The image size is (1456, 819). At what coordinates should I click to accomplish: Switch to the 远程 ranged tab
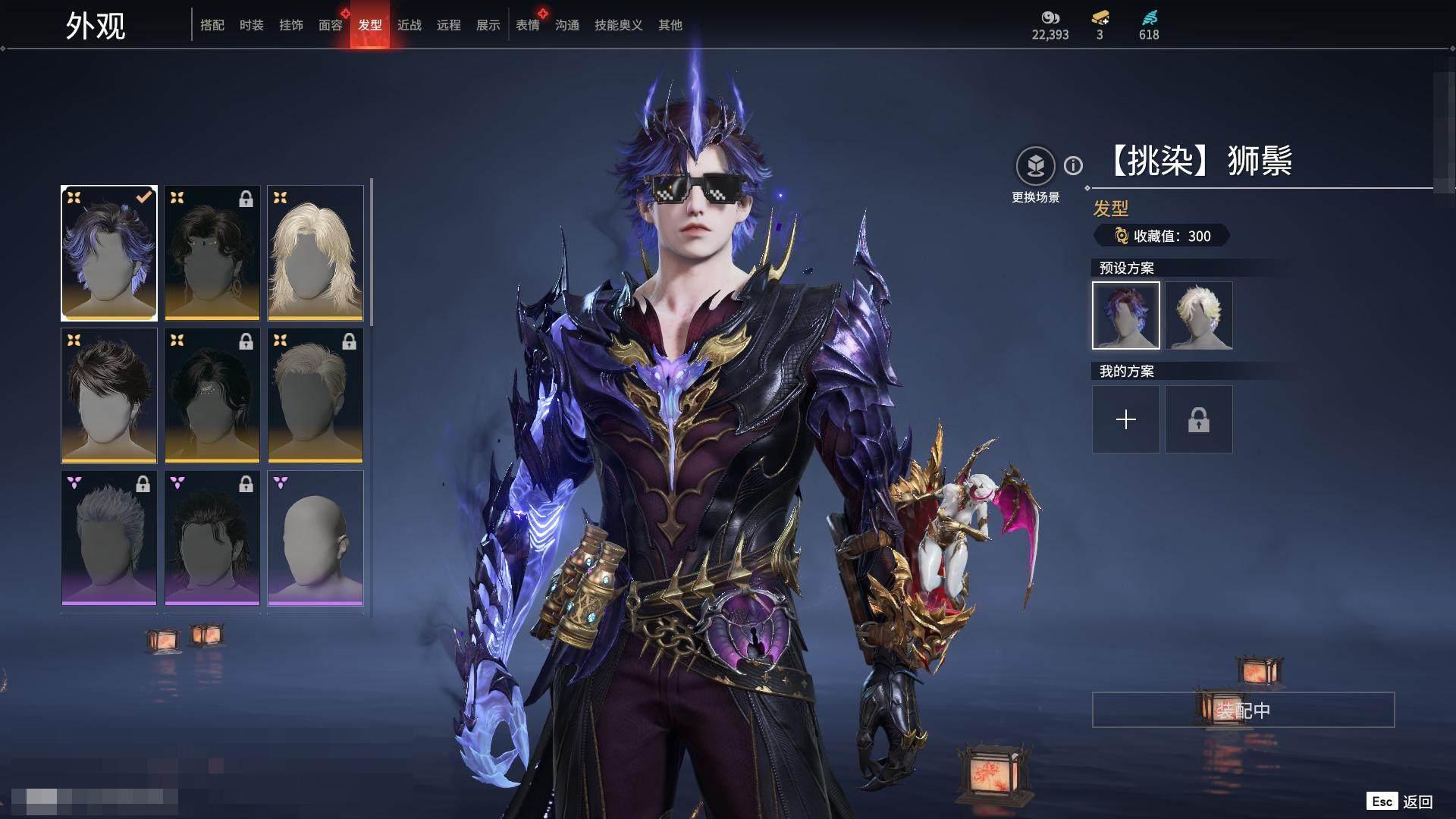pyautogui.click(x=449, y=25)
